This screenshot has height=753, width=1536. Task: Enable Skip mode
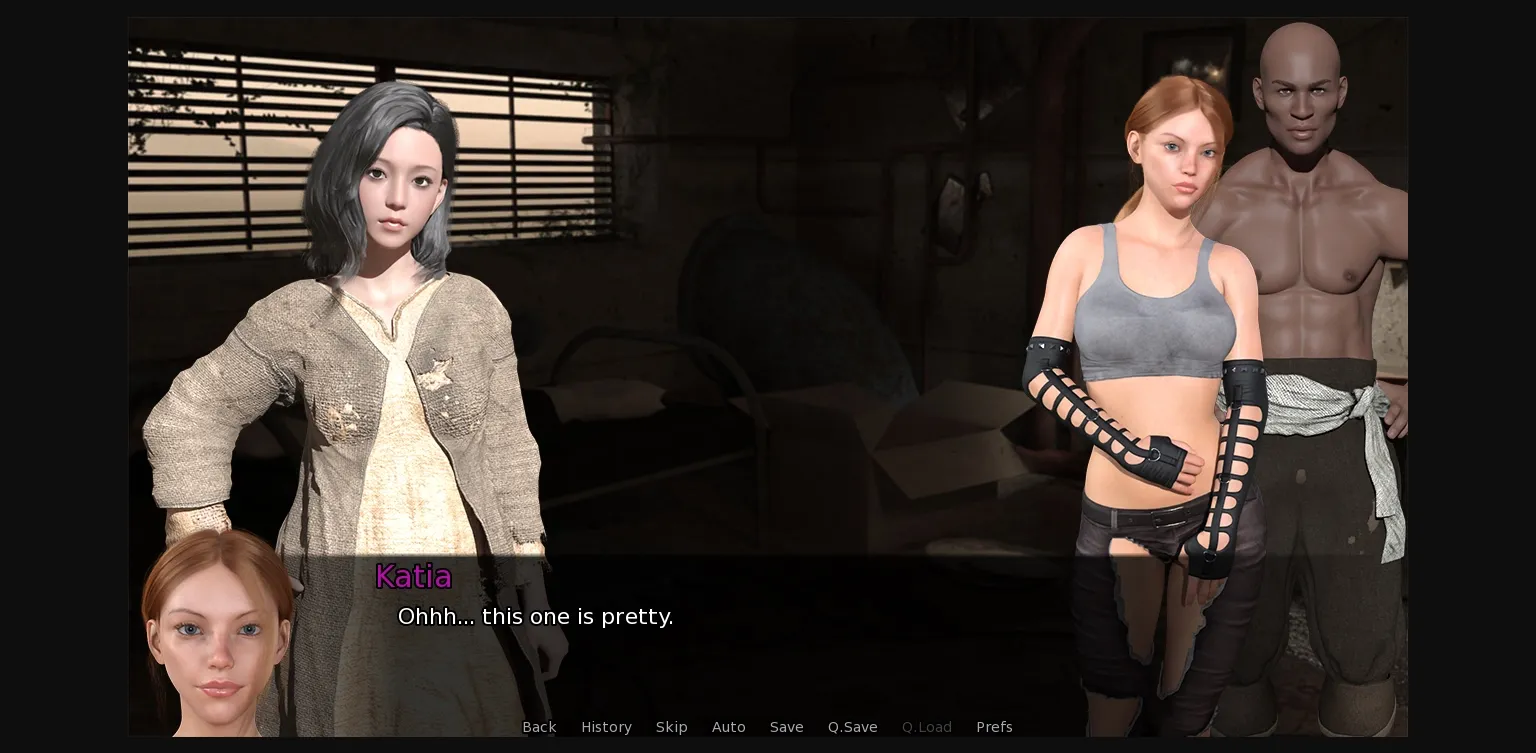[671, 727]
